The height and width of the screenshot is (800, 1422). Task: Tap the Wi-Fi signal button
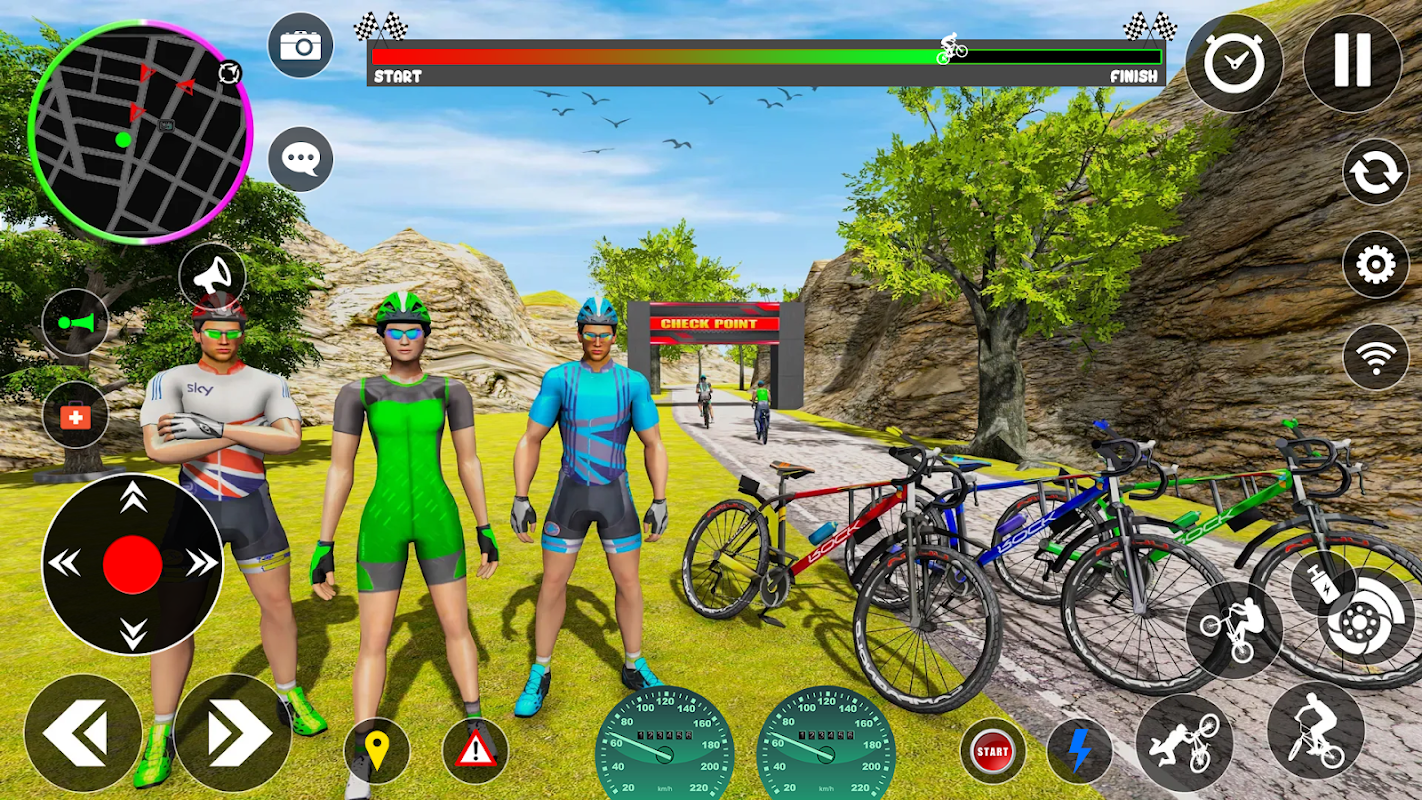pos(1375,357)
